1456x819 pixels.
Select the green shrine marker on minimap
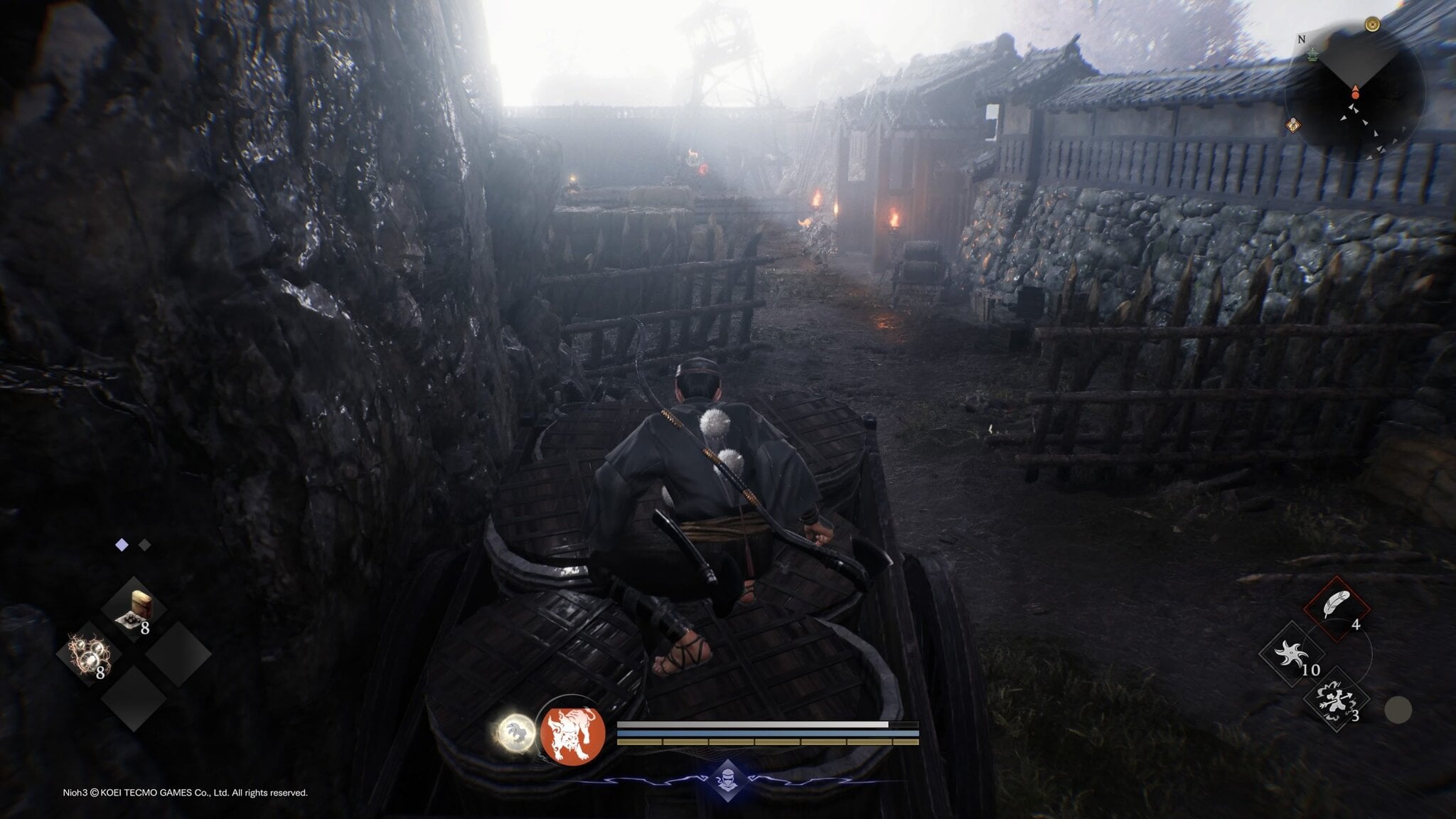point(1314,54)
